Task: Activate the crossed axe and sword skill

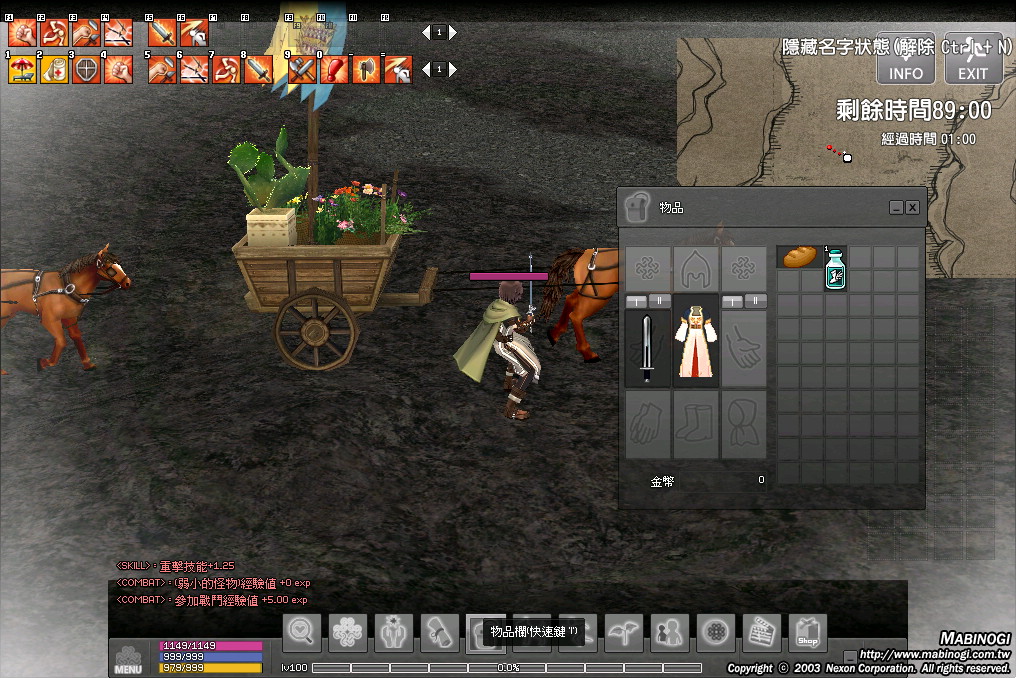Action: (x=302, y=69)
